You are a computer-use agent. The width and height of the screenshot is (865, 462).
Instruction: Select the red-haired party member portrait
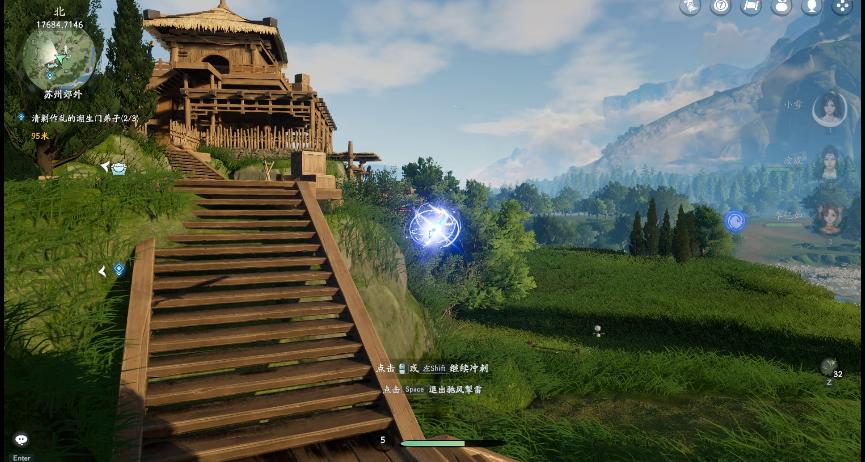tap(829, 217)
